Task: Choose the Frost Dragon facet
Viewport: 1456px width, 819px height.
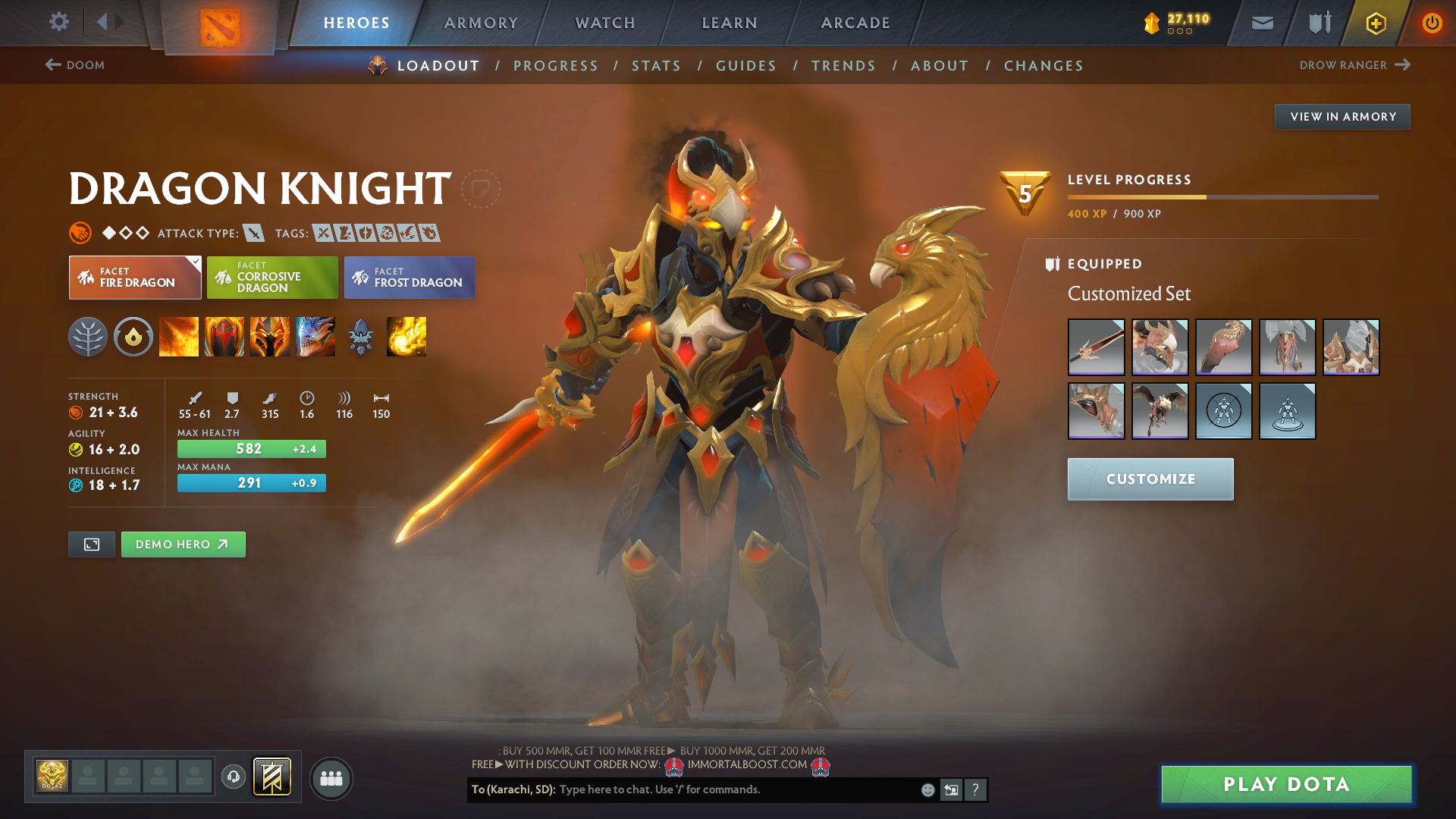Action: point(409,278)
